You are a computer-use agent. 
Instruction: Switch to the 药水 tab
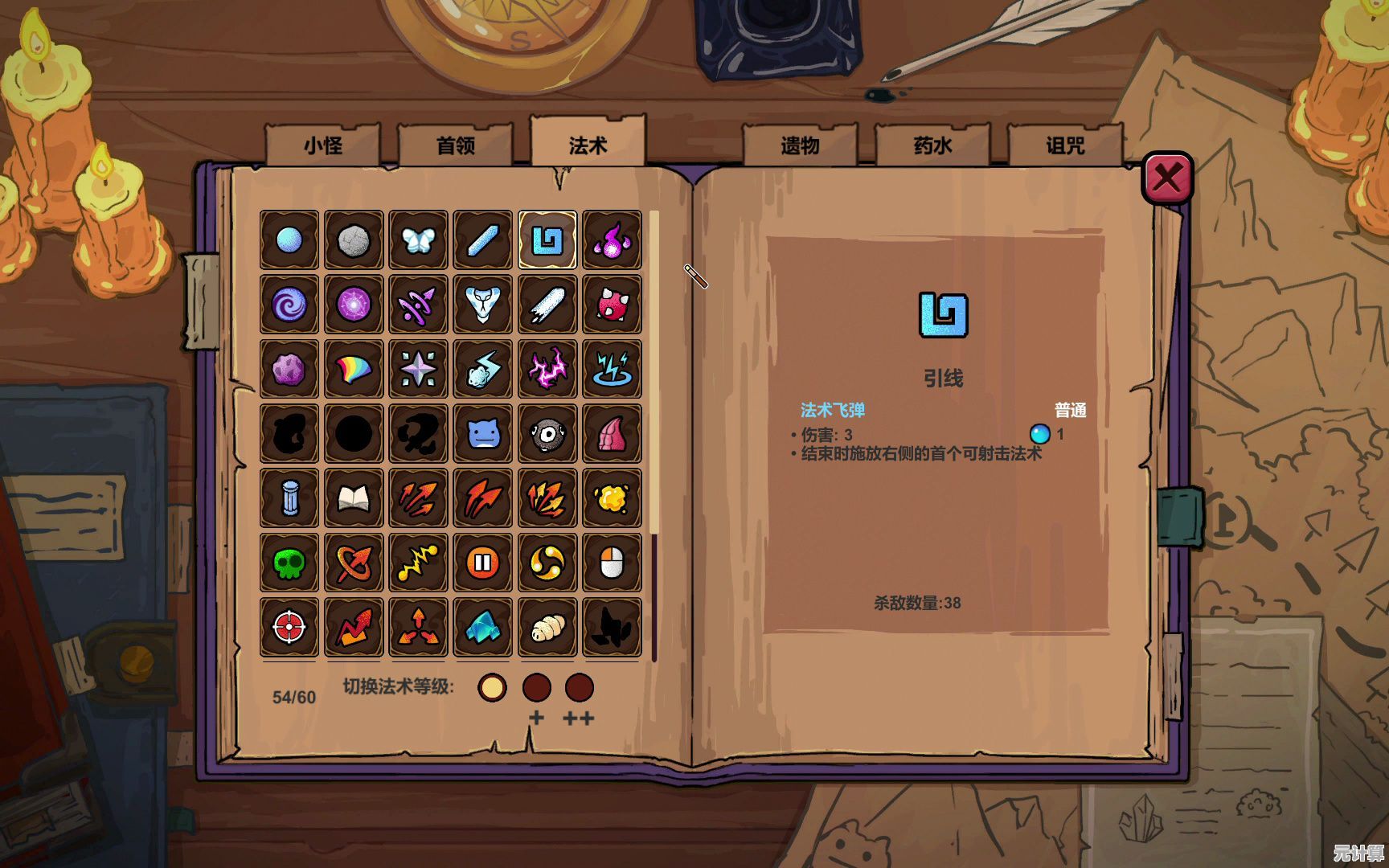click(x=932, y=145)
